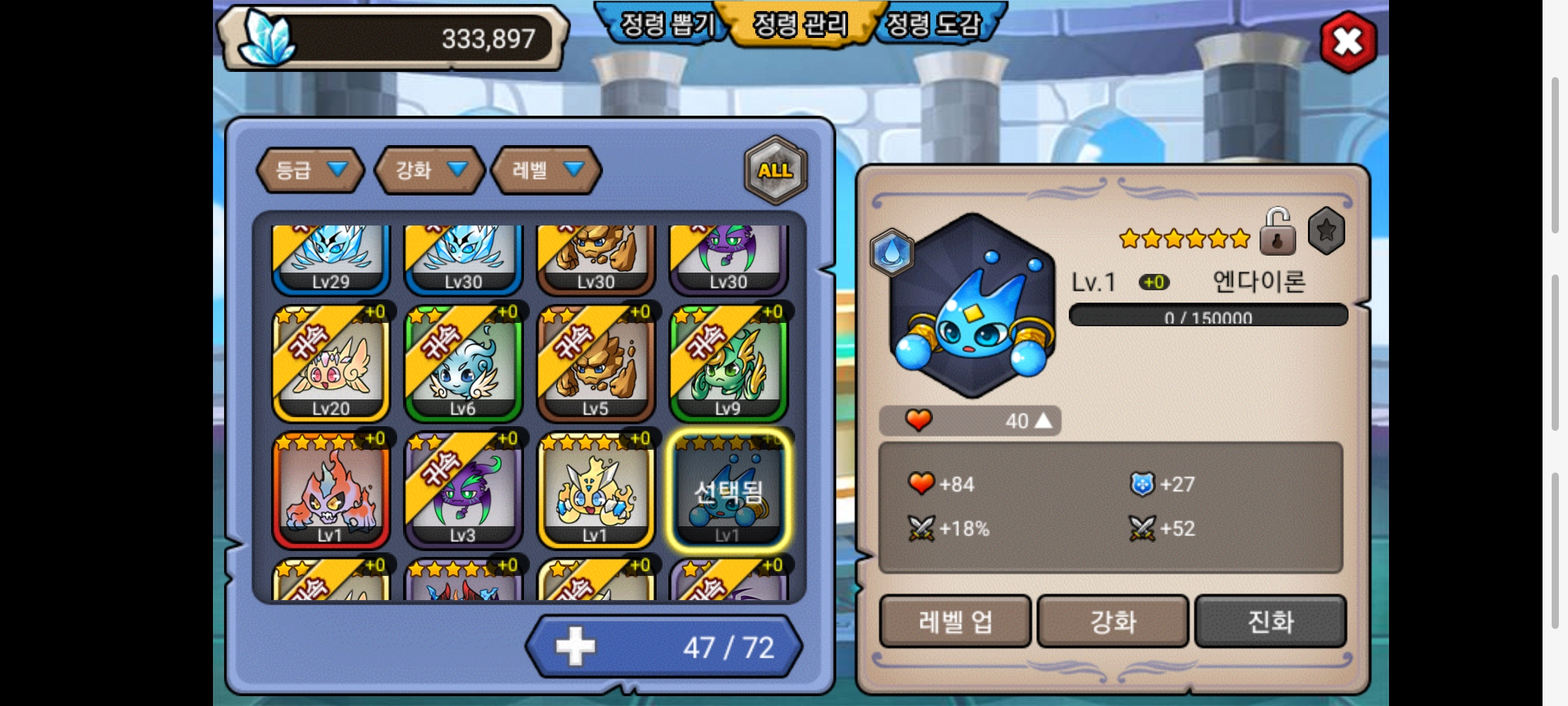Tap the 진화 evolve button

pyautogui.click(x=1271, y=621)
